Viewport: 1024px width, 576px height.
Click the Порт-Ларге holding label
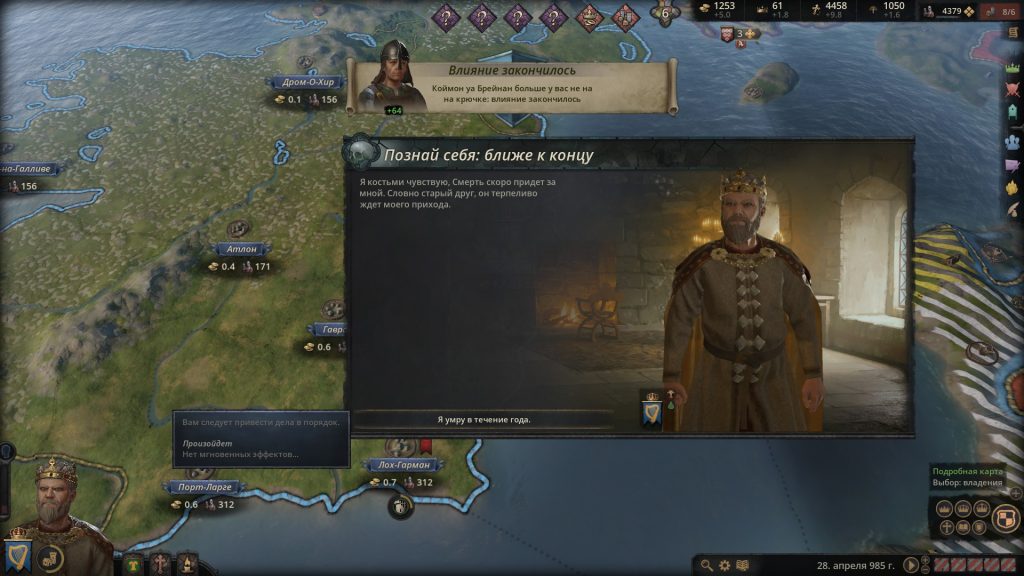[x=203, y=487]
